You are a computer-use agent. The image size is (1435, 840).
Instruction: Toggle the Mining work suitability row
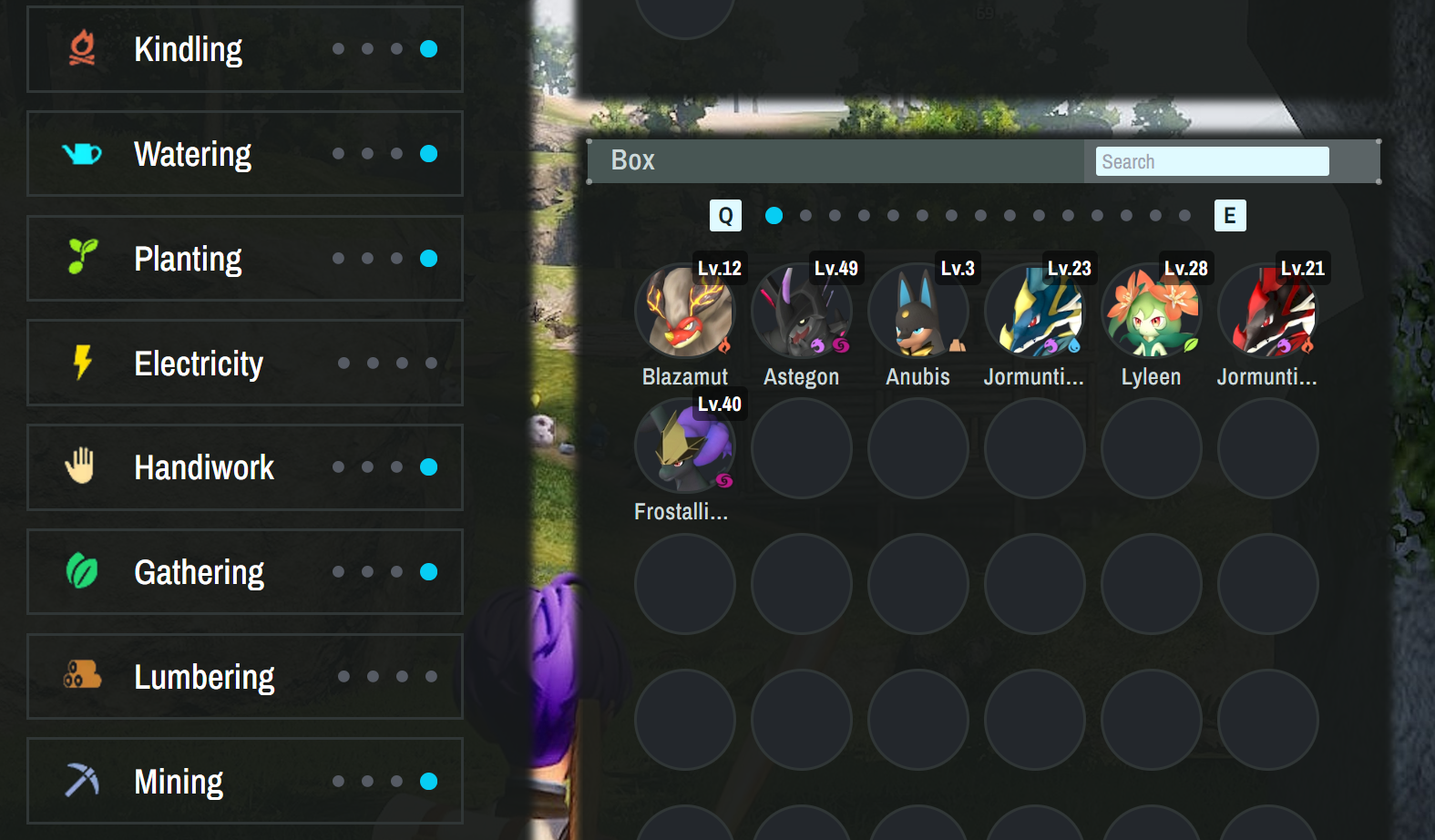coord(244,782)
